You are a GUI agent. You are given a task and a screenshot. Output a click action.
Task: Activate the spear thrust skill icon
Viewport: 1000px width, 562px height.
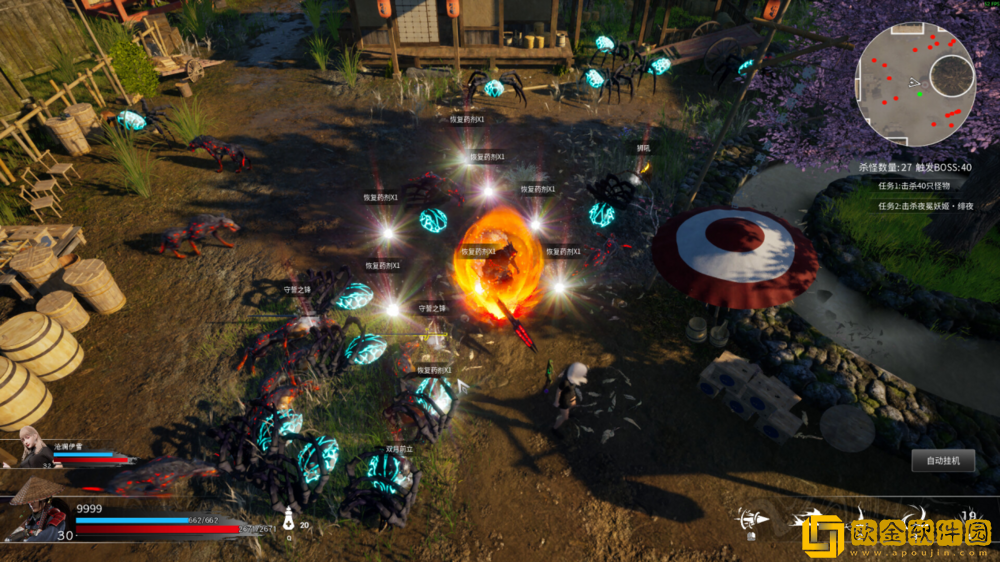click(752, 519)
